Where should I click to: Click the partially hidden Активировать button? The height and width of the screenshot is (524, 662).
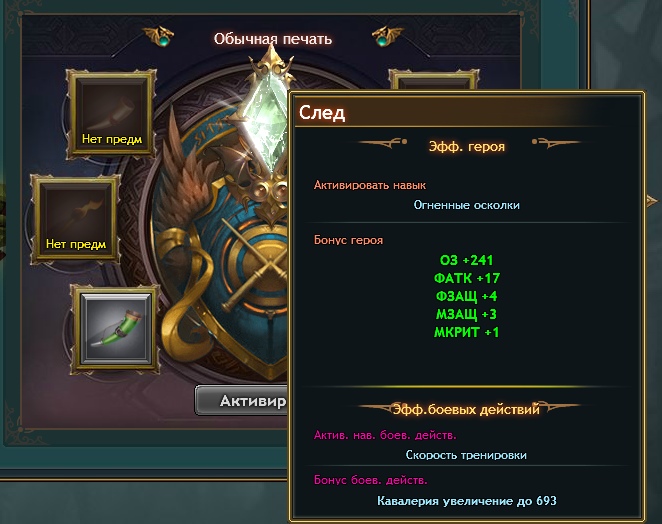click(242, 401)
